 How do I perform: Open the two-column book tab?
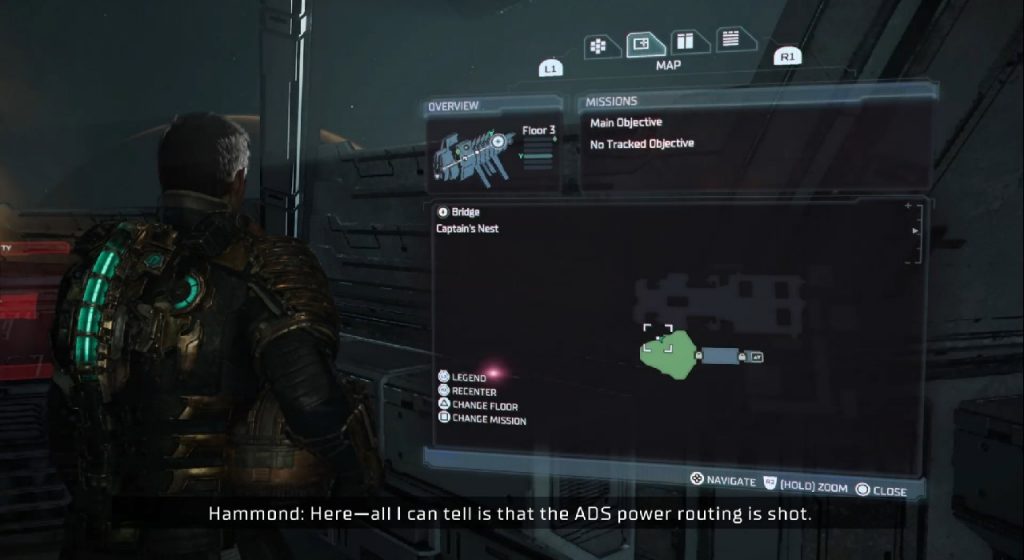[x=686, y=42]
